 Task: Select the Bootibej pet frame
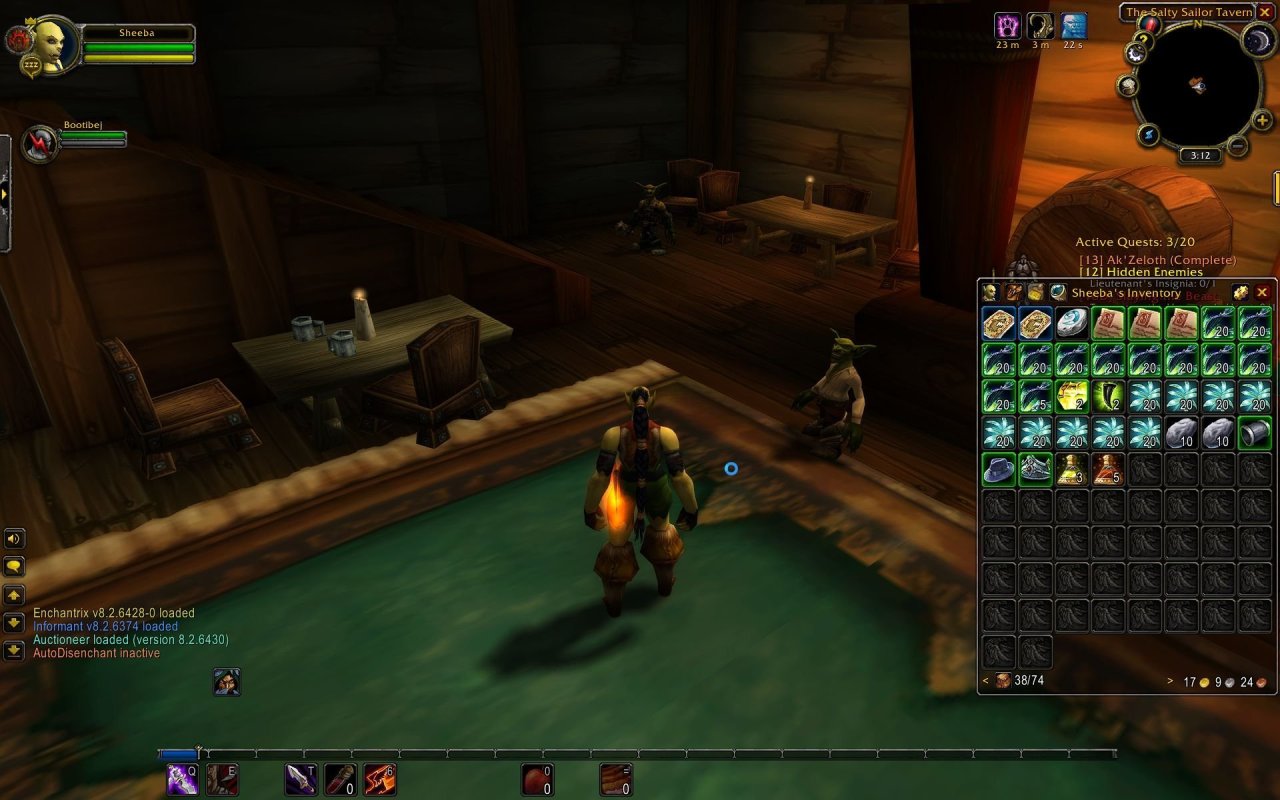[x=42, y=144]
